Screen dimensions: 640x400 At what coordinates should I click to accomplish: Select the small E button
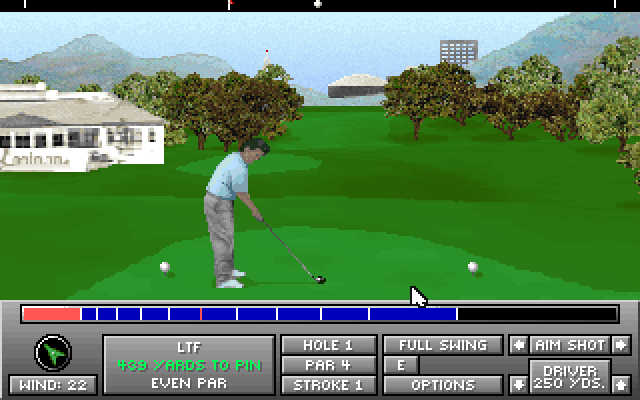401,365
